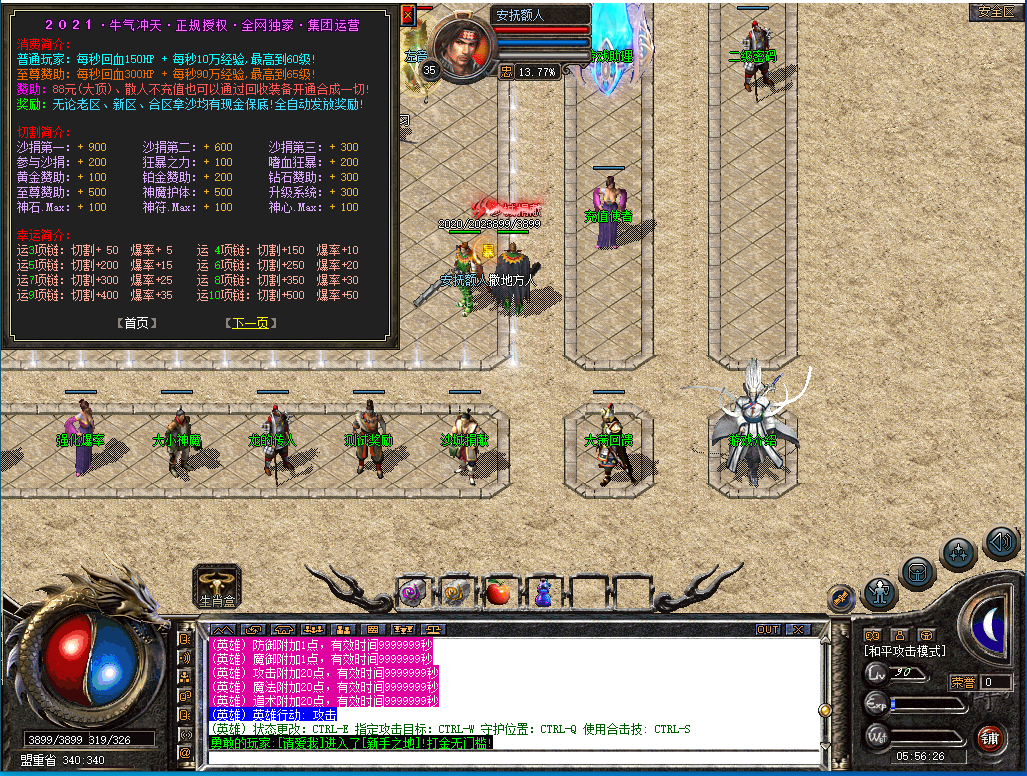Click the chat text input field
The width and height of the screenshot is (1027, 776).
pyautogui.click(x=510, y=758)
